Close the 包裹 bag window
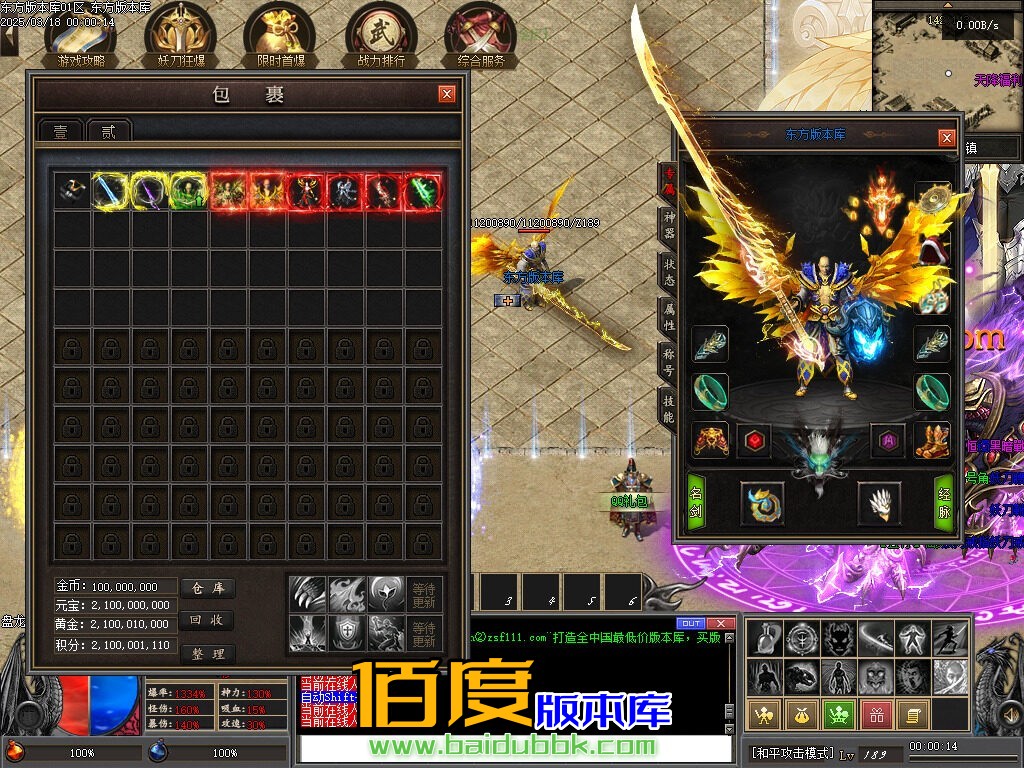Image resolution: width=1024 pixels, height=768 pixels. [x=447, y=94]
